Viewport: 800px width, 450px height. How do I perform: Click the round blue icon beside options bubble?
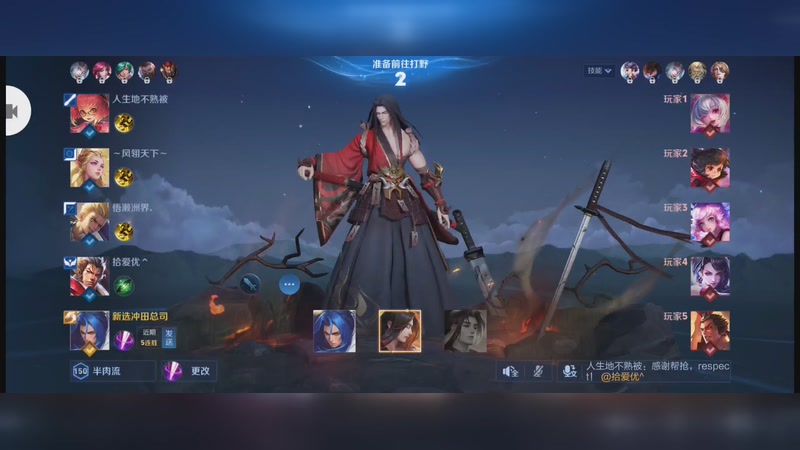[x=251, y=284]
